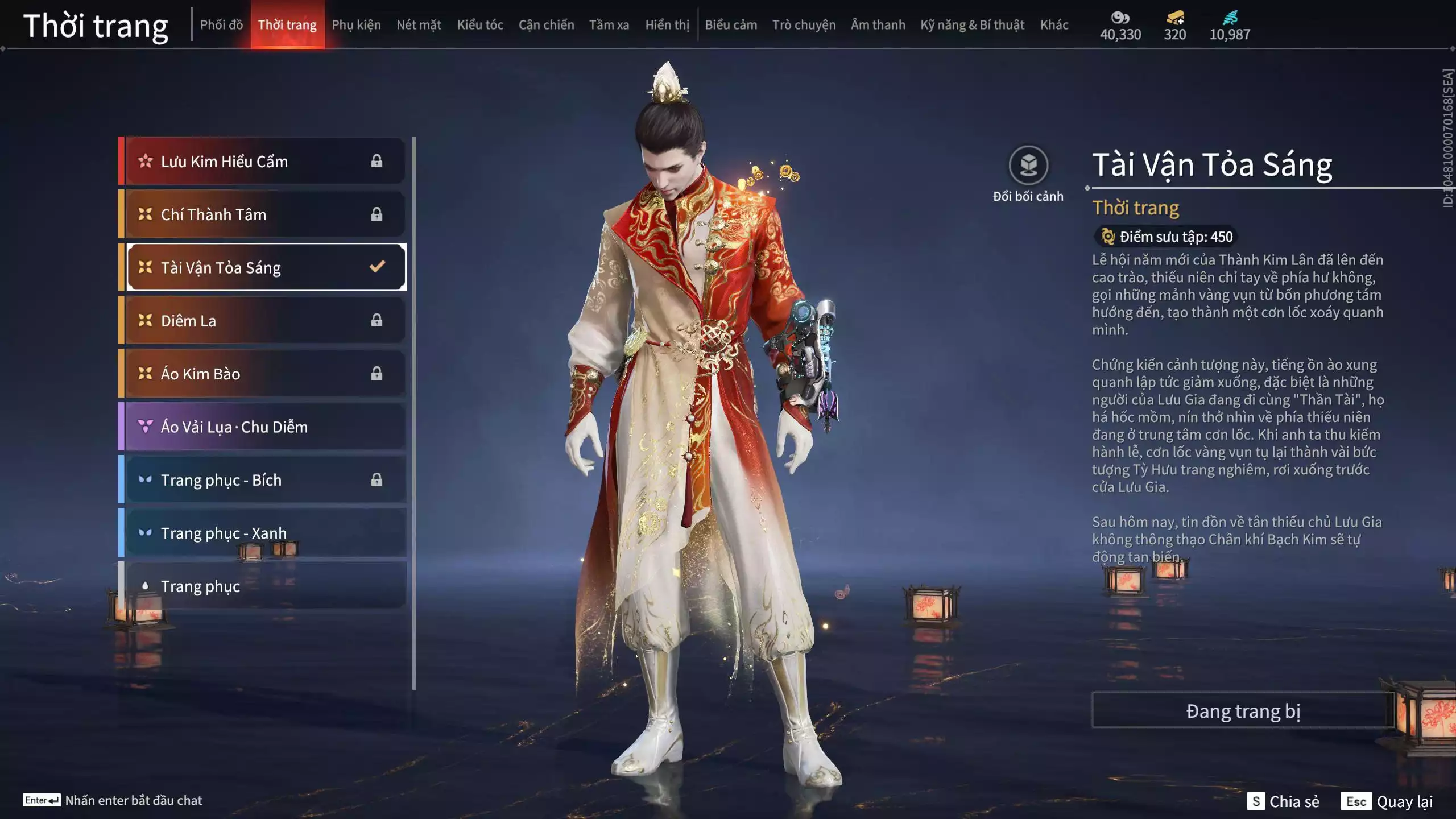Image resolution: width=1456 pixels, height=819 pixels.
Task: Select the Nét mặt tab
Action: click(x=419, y=25)
